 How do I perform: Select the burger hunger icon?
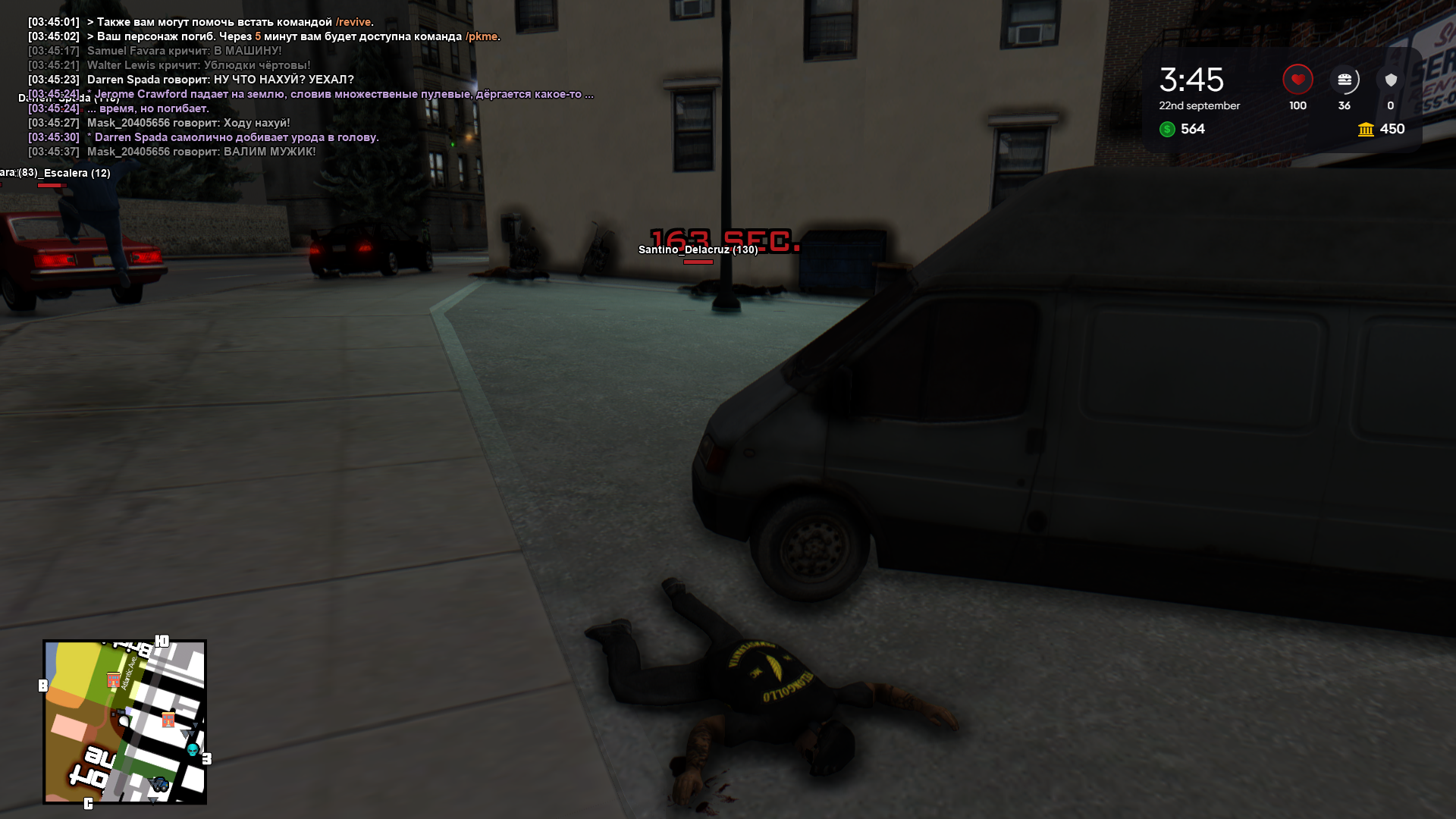click(x=1345, y=80)
